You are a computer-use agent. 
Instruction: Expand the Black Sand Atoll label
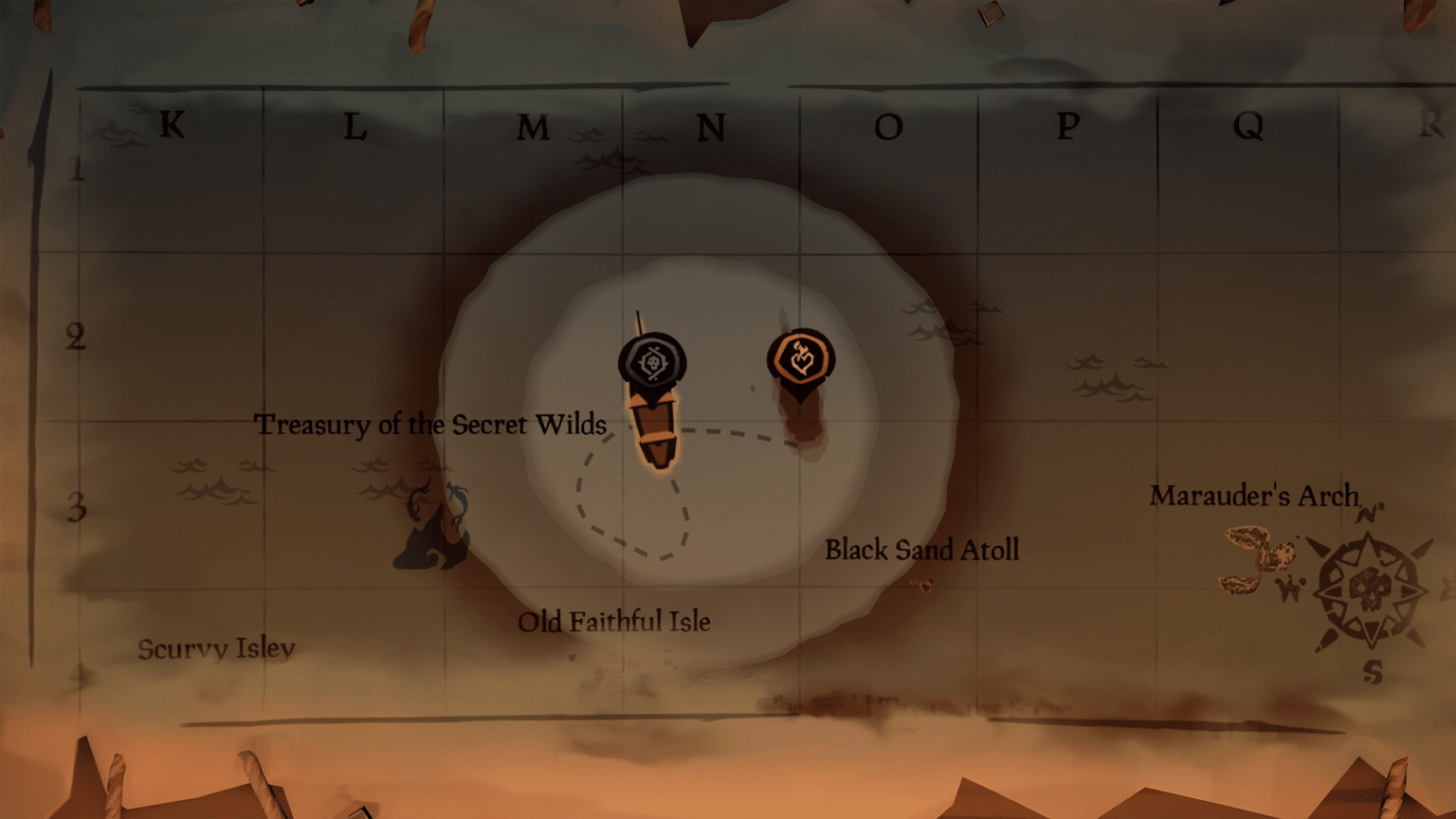click(923, 550)
